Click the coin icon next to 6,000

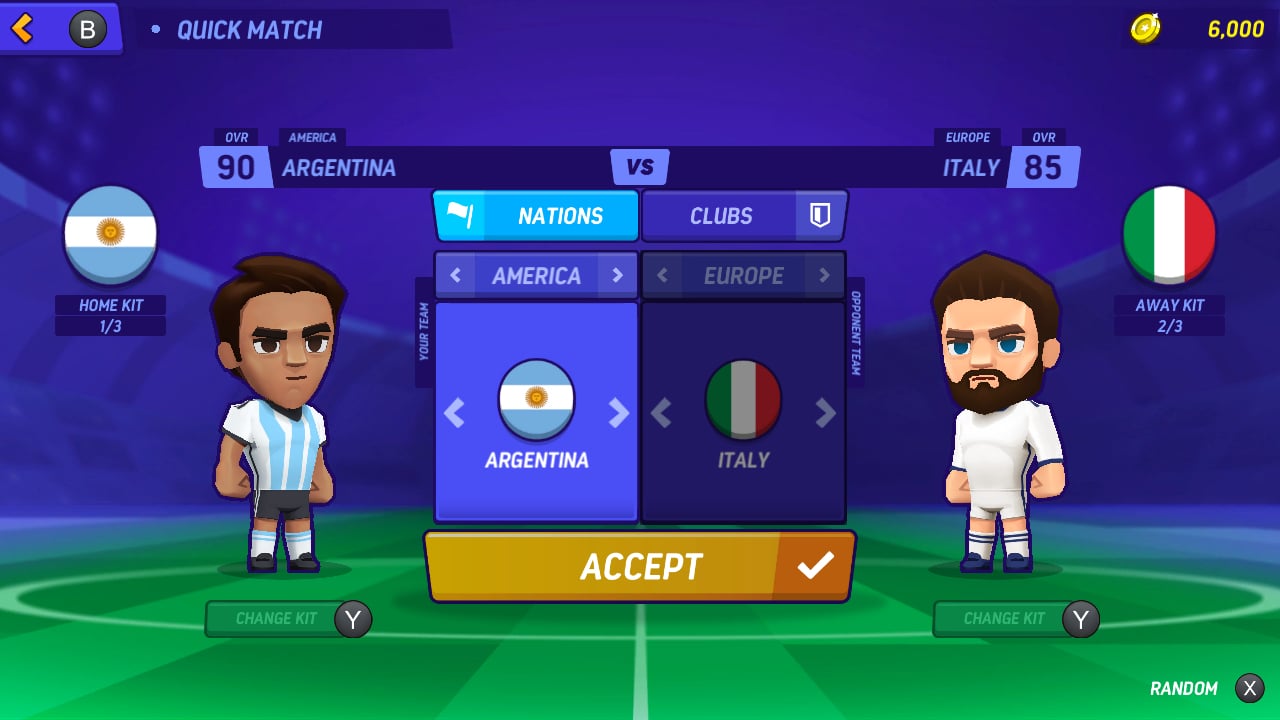[1146, 29]
